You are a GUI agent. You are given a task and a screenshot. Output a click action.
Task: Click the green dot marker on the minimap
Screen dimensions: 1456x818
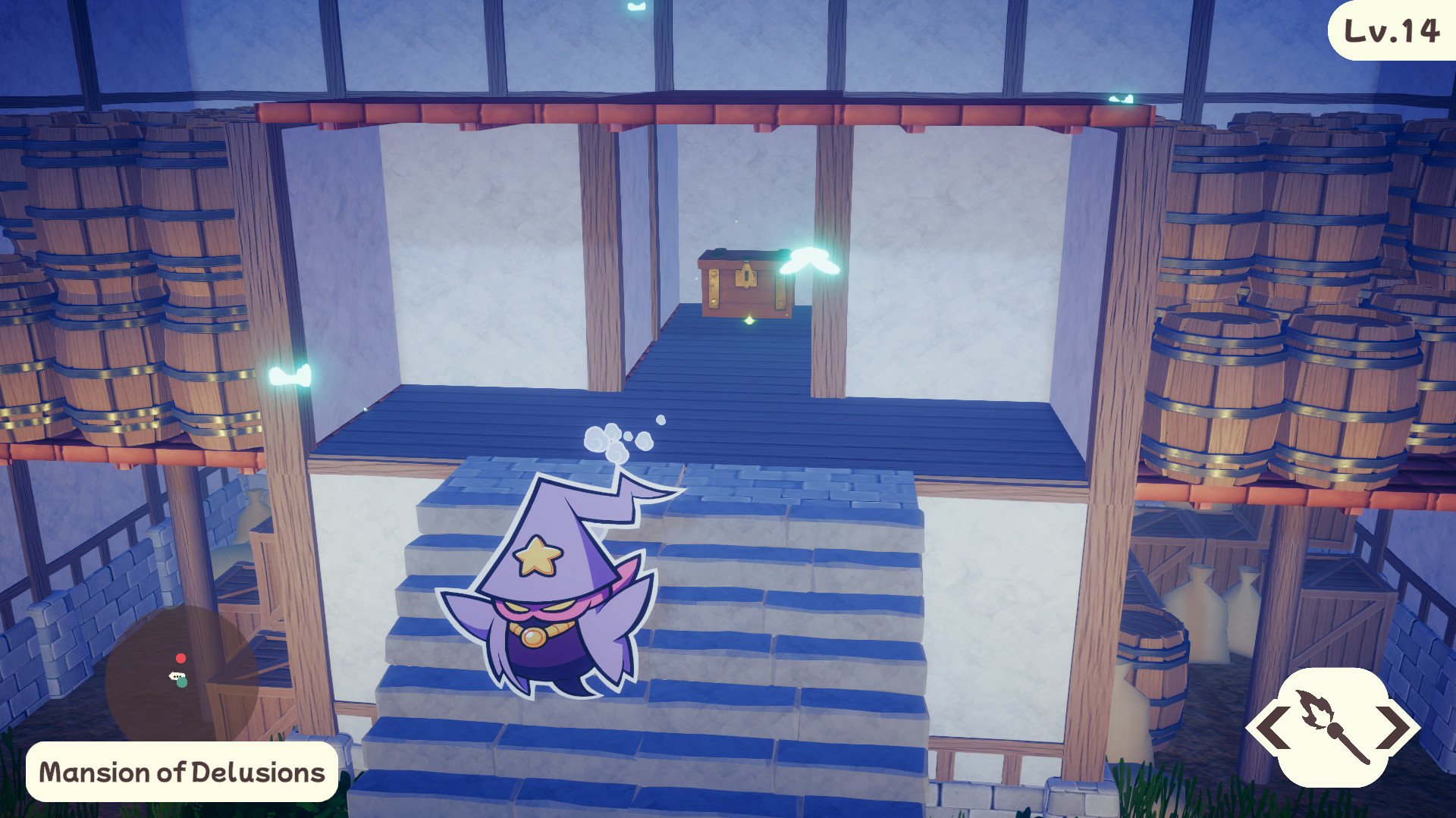(182, 682)
